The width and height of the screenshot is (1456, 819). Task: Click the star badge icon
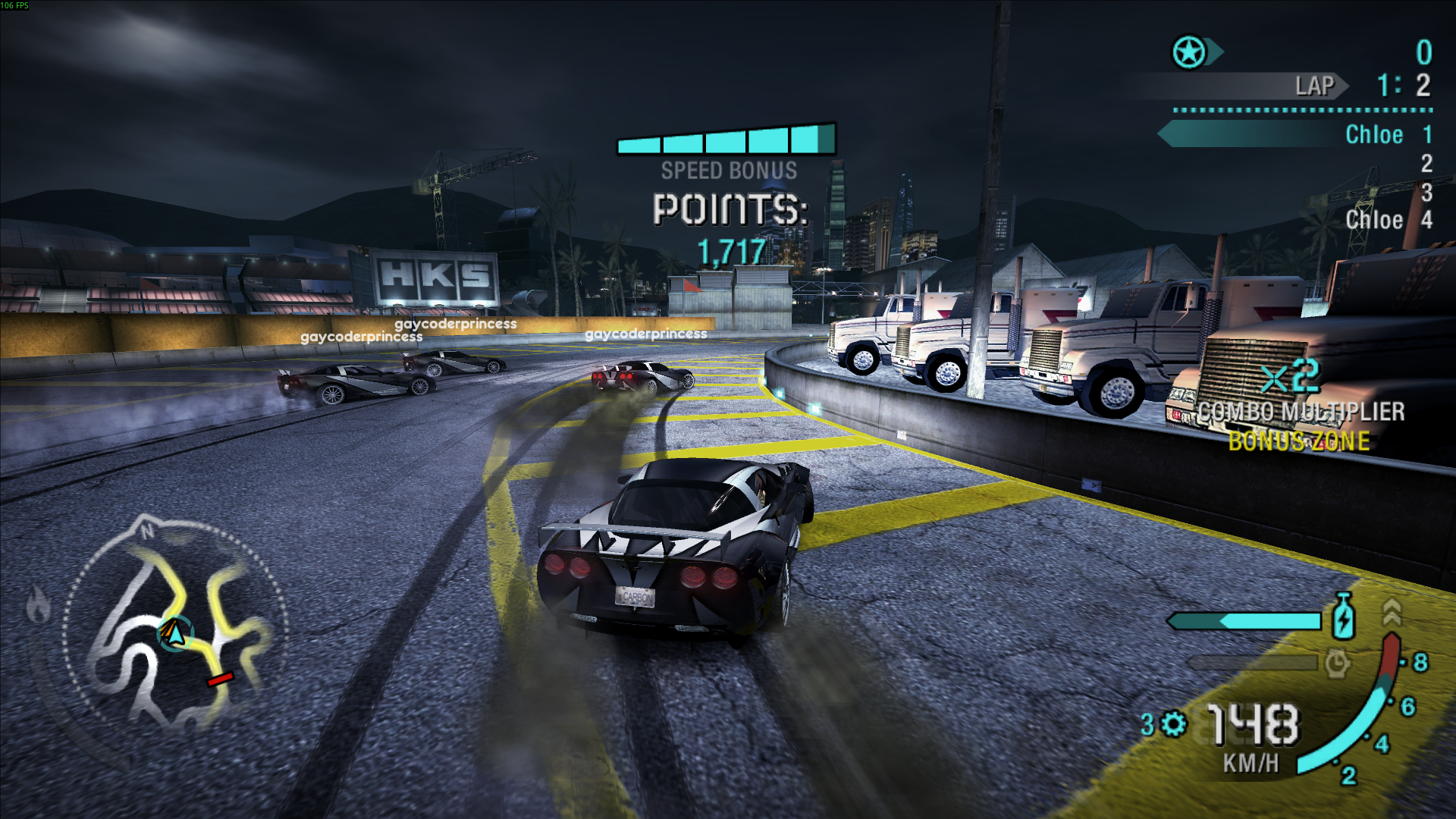(1189, 52)
